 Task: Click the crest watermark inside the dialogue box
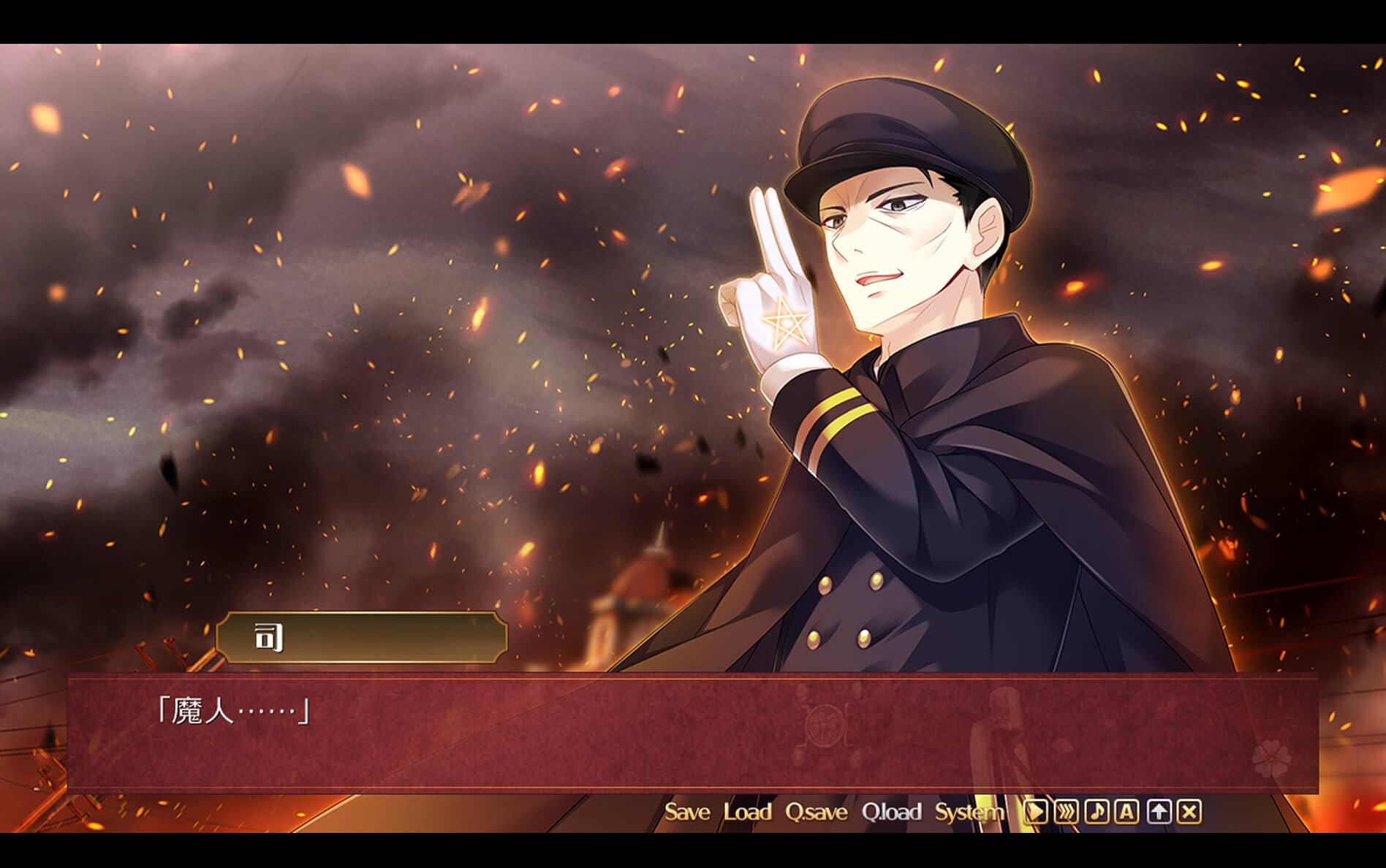click(x=824, y=727)
